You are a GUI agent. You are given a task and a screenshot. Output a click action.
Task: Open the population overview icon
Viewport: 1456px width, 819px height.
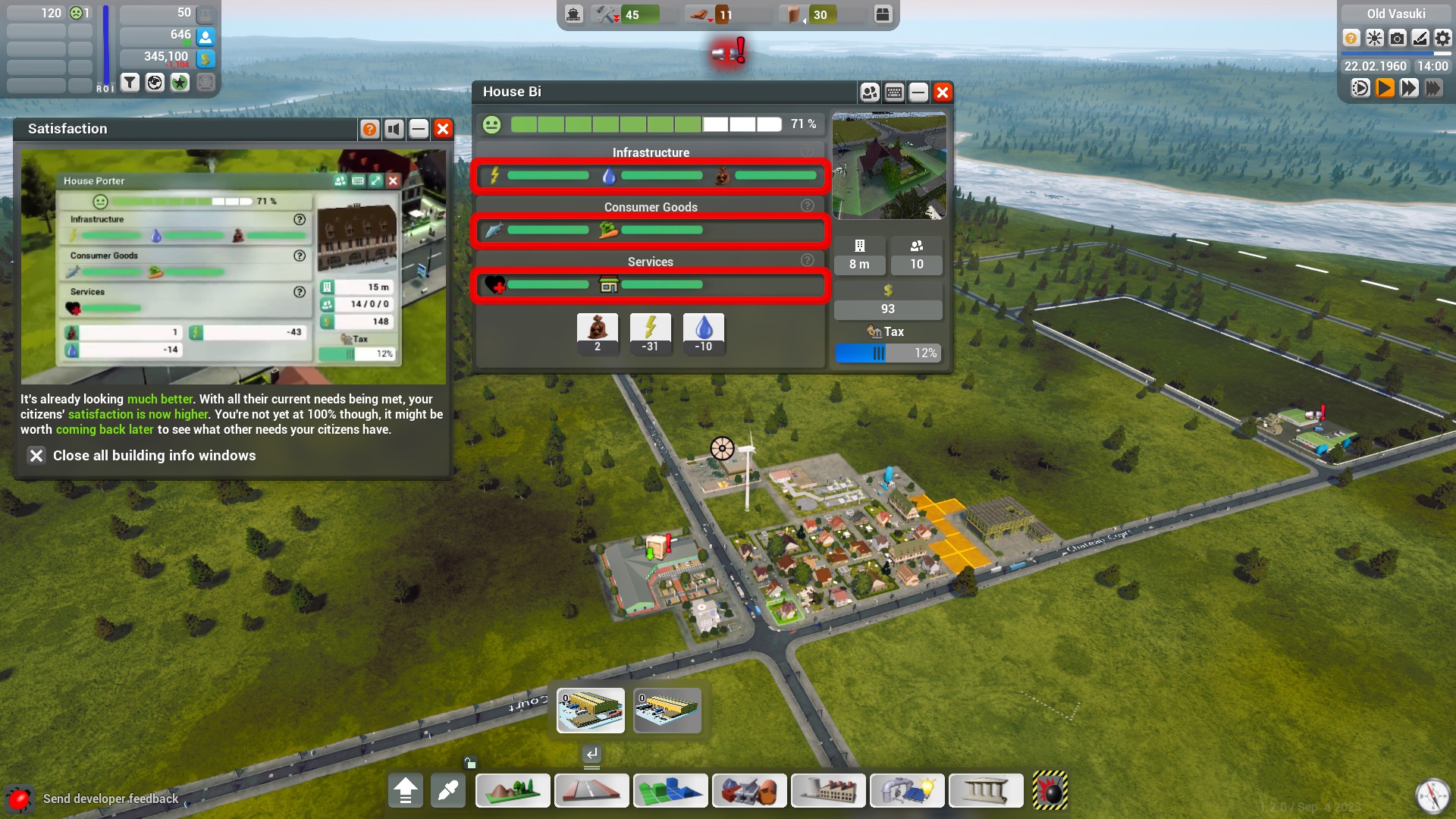pos(206,36)
